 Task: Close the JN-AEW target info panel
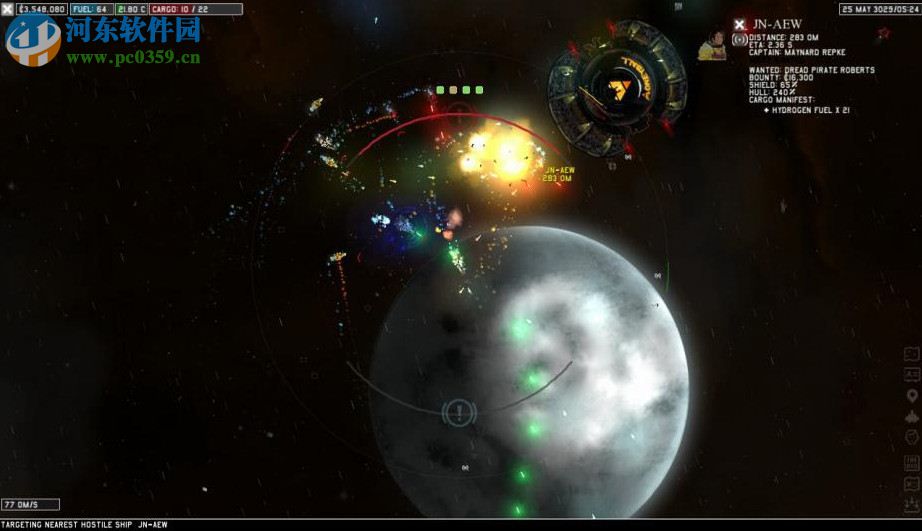(x=739, y=24)
